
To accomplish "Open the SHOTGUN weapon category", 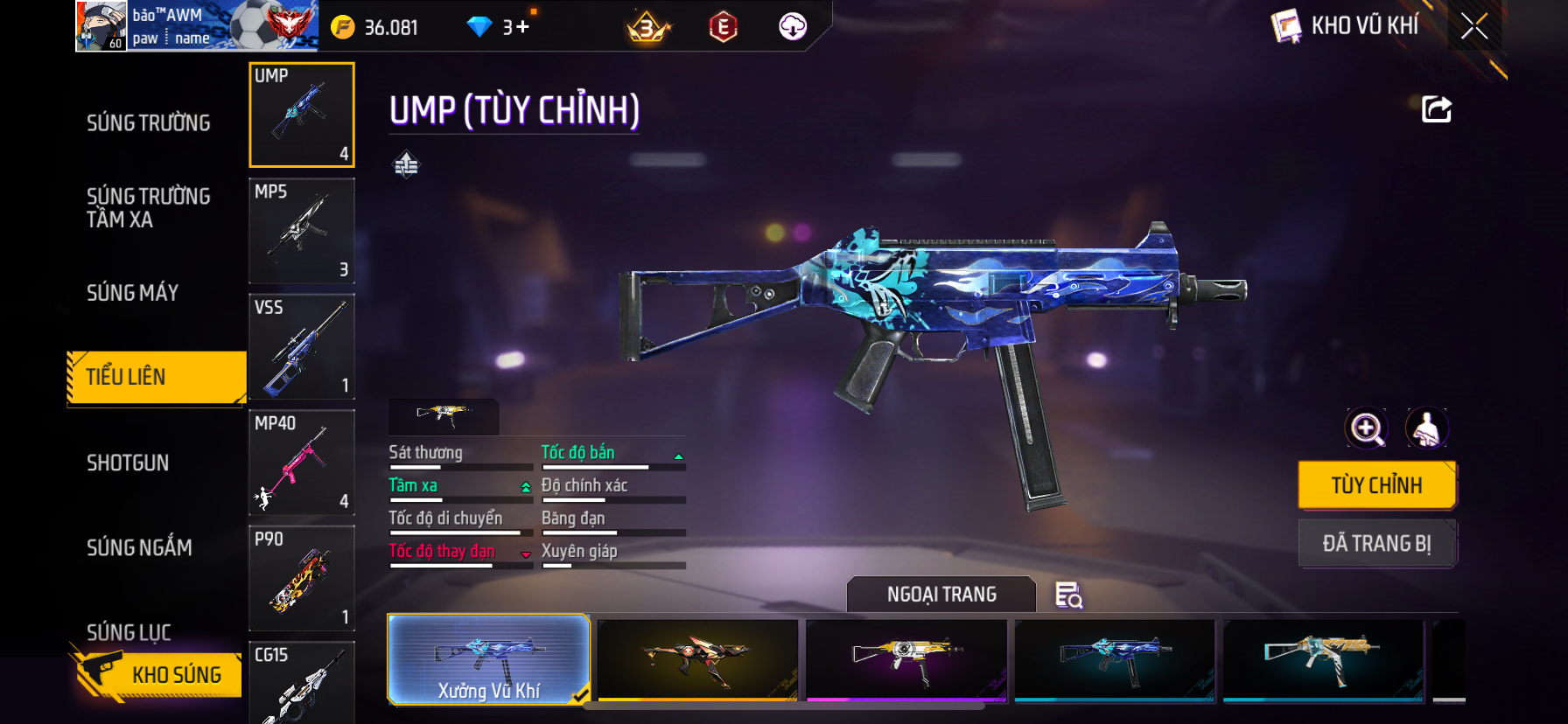I will tap(128, 463).
